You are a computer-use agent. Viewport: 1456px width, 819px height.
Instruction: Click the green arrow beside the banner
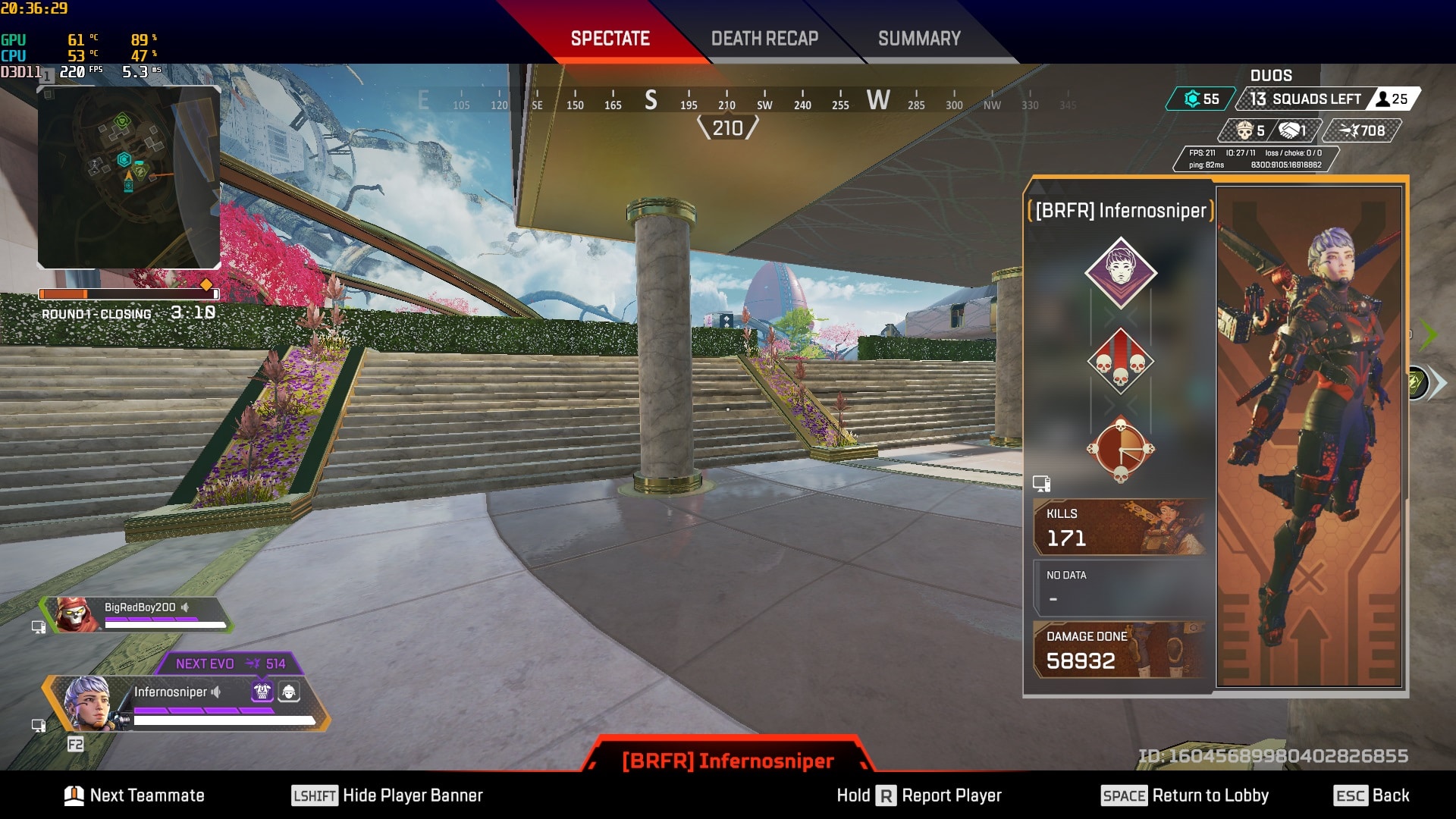1428,334
